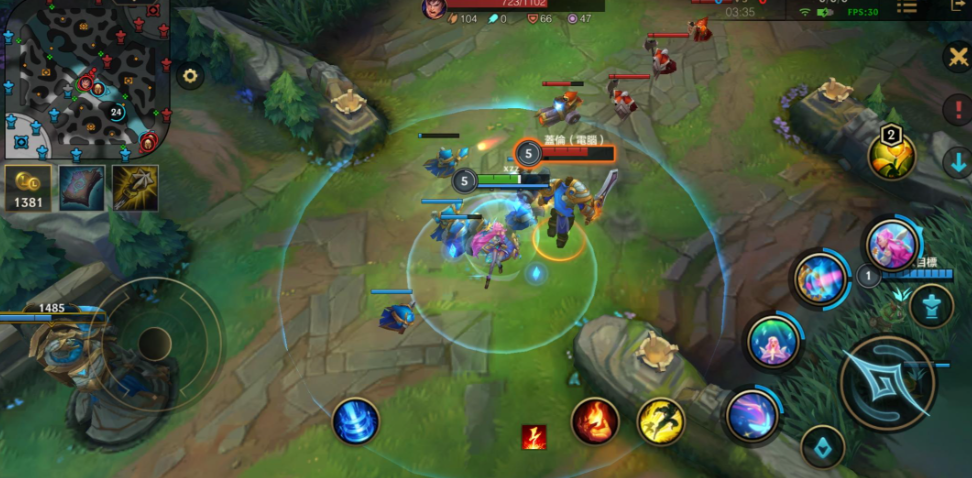Cast the Flash summoner spell
This screenshot has height=478, width=972.
[661, 421]
